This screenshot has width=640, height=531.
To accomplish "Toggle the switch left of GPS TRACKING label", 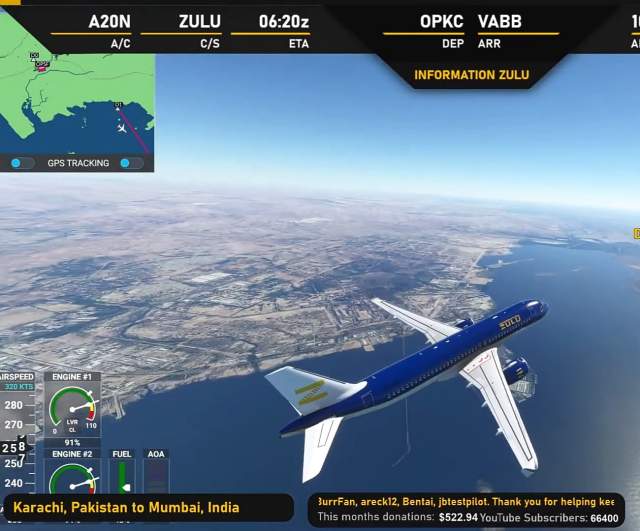I will pyautogui.click(x=22, y=163).
